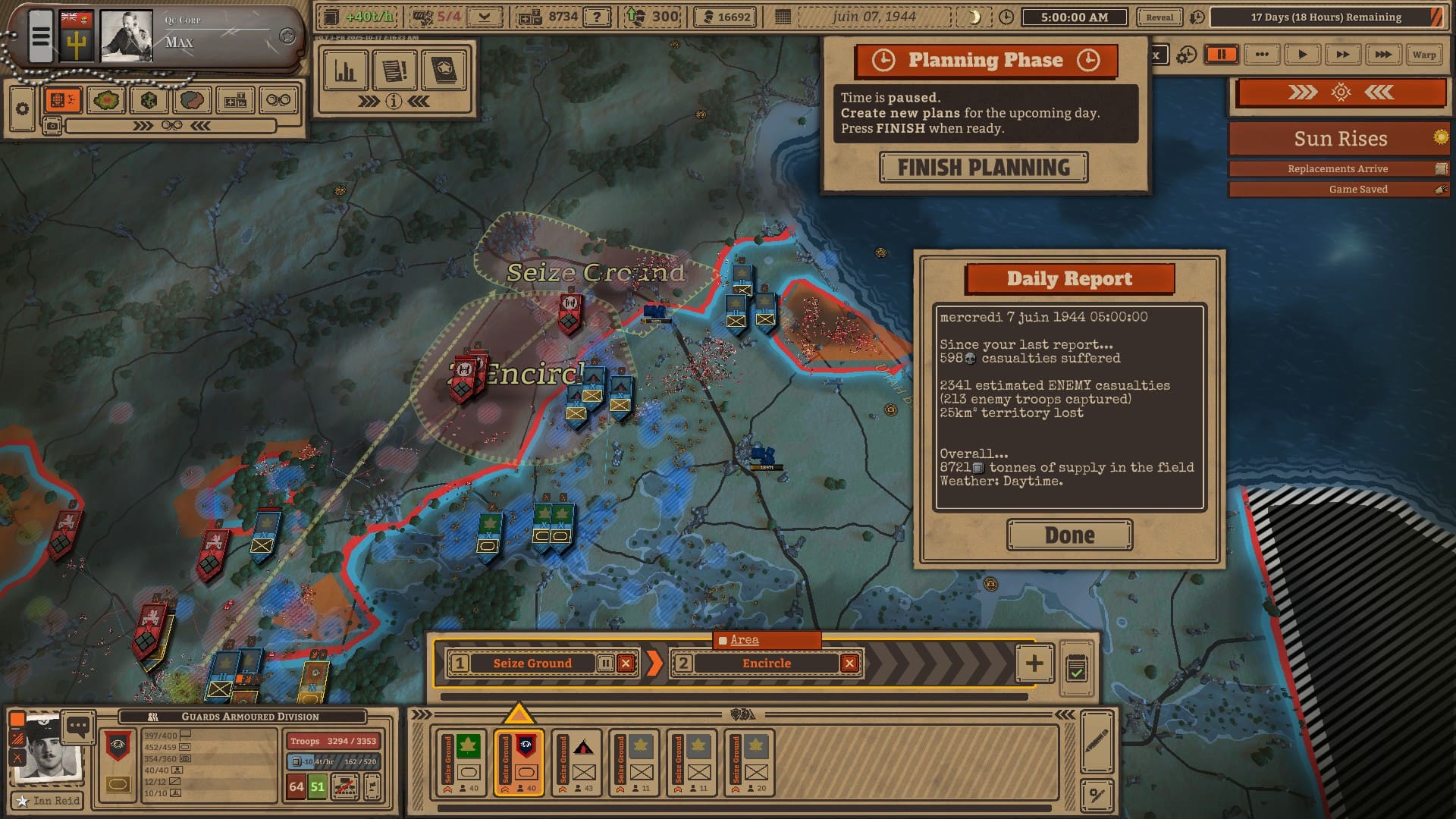The width and height of the screenshot is (1456, 819).
Task: Select the red tent unit card
Action: [x=583, y=762]
